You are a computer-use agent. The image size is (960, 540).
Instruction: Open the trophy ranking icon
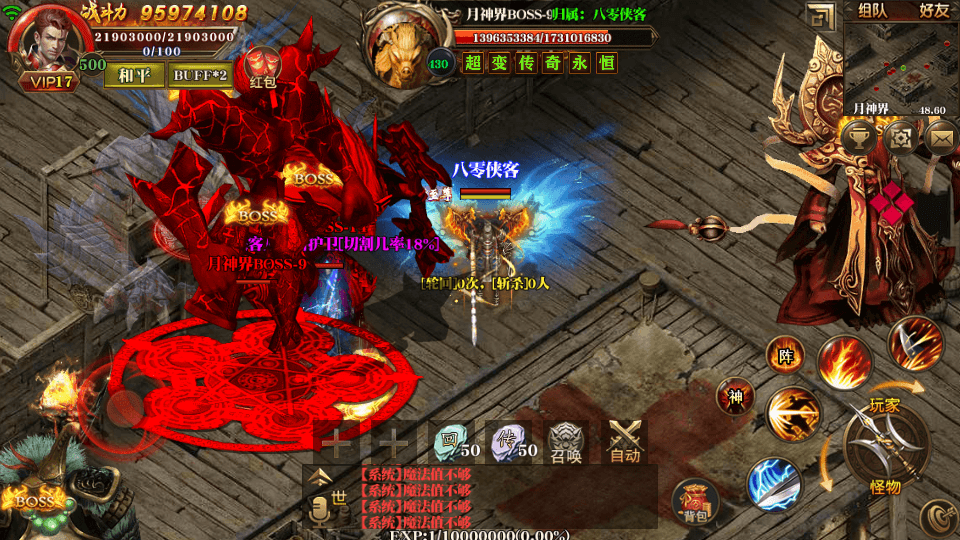coord(860,137)
